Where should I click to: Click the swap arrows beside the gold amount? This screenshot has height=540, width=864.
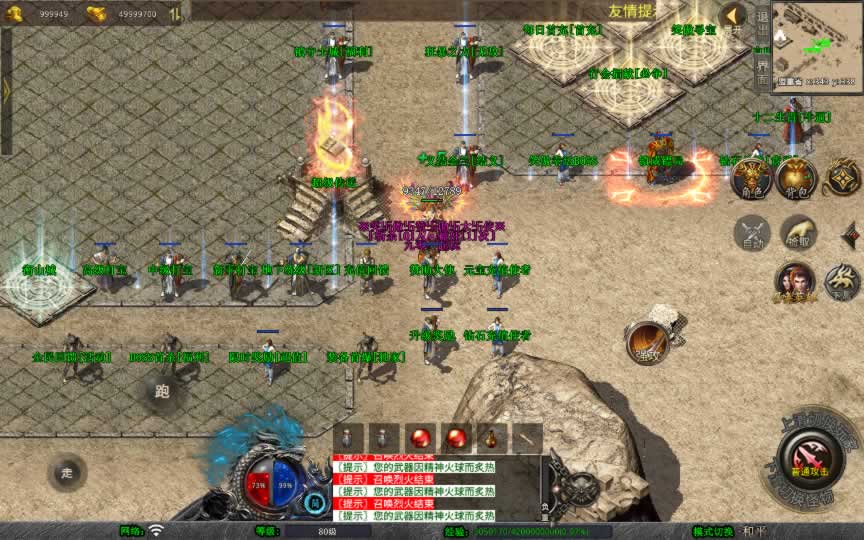[175, 14]
